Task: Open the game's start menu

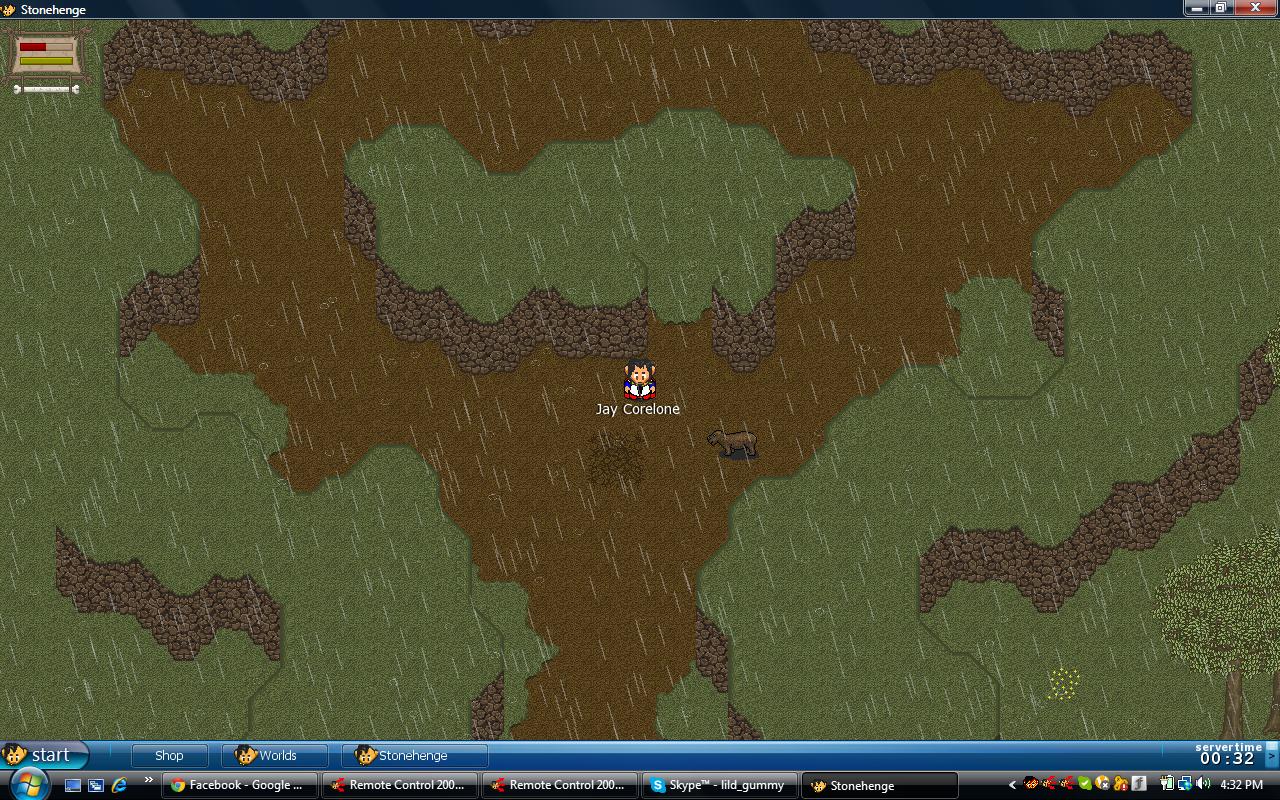Action: pyautogui.click(x=42, y=755)
